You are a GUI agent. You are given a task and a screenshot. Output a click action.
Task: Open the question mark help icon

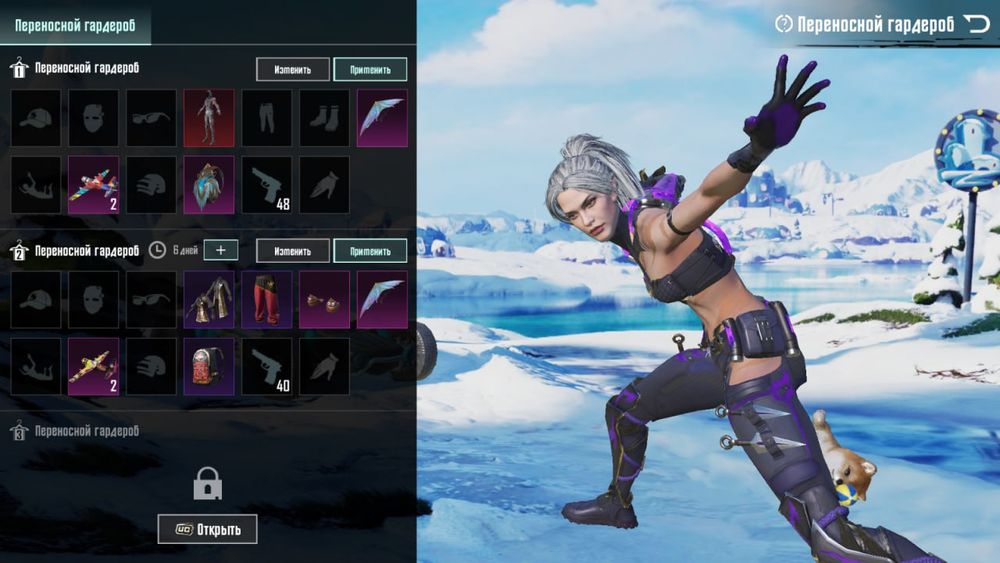coord(784,24)
